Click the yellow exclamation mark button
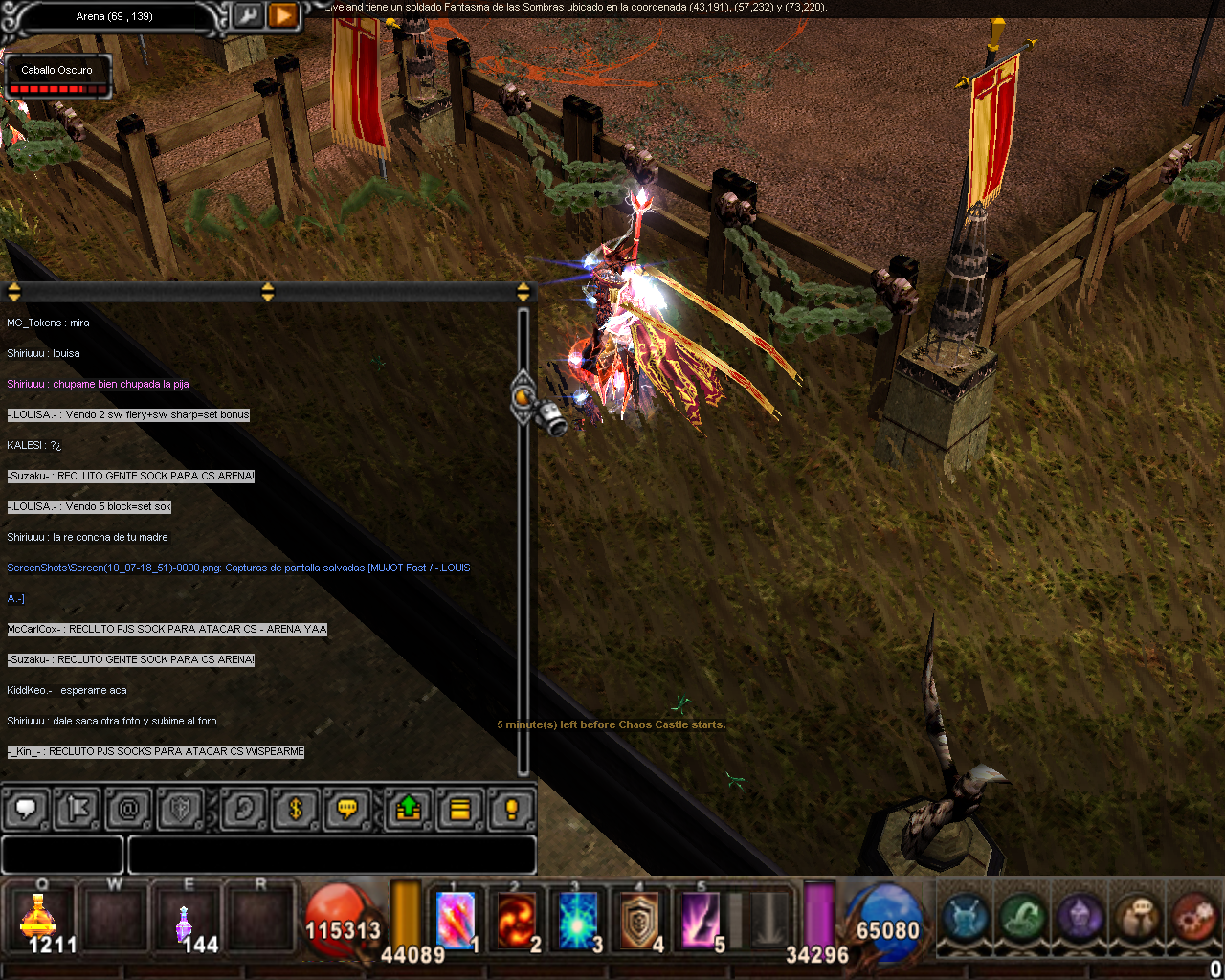The image size is (1225, 980). click(x=512, y=810)
